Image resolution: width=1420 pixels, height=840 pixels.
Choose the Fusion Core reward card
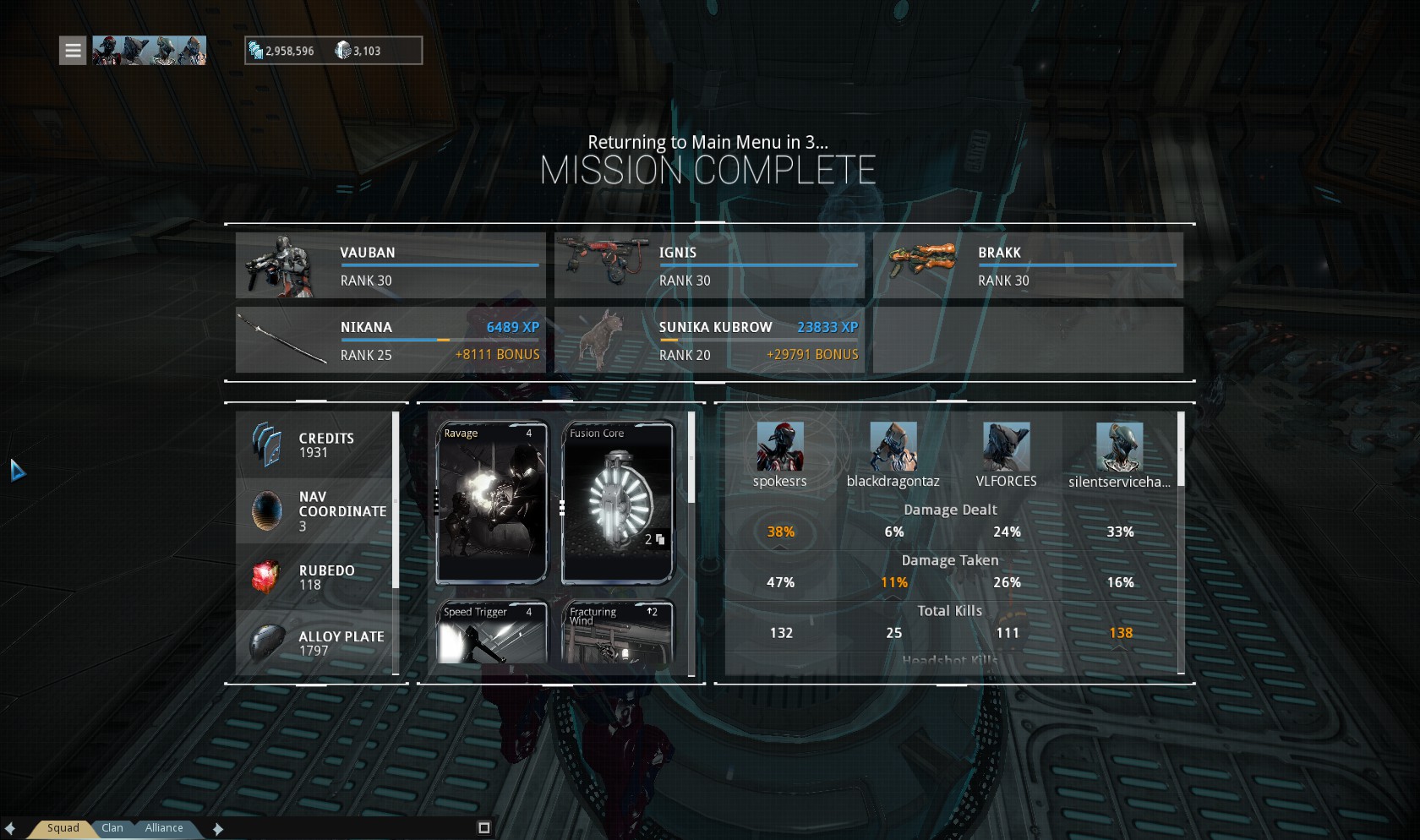click(618, 503)
